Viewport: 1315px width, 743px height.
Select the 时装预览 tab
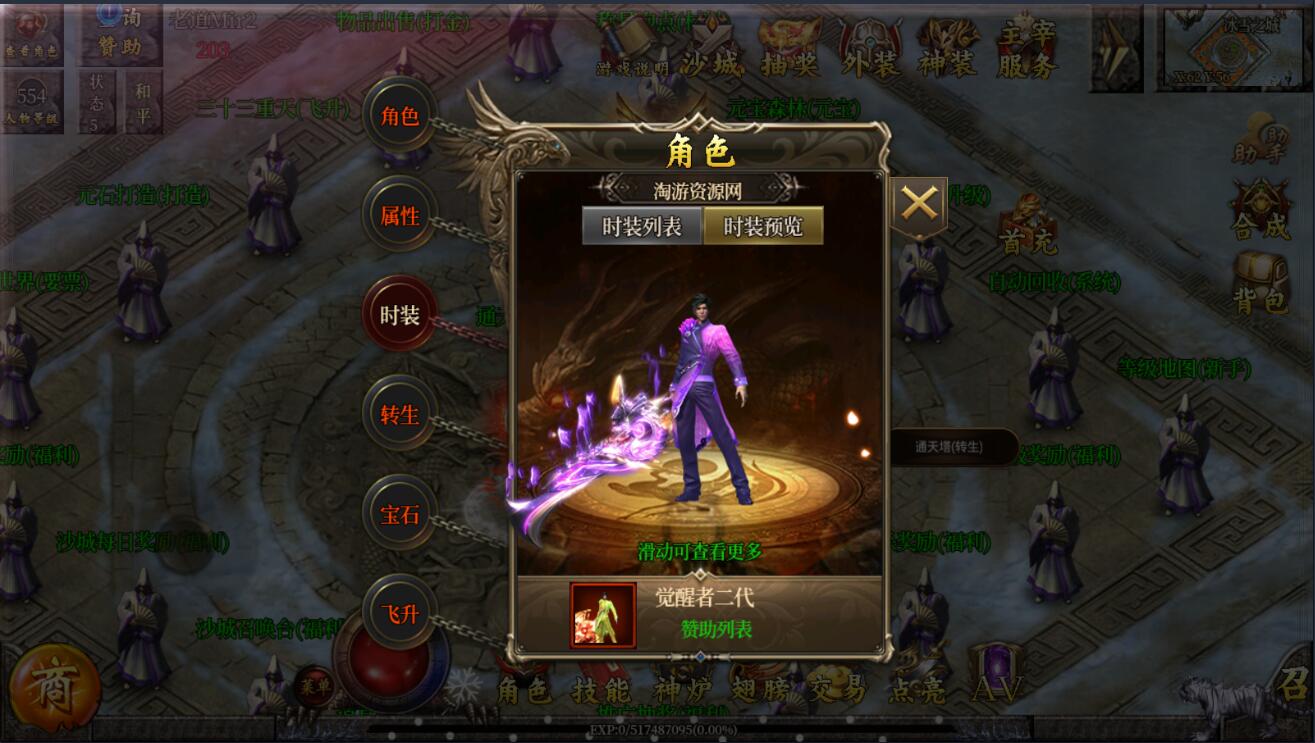(763, 226)
